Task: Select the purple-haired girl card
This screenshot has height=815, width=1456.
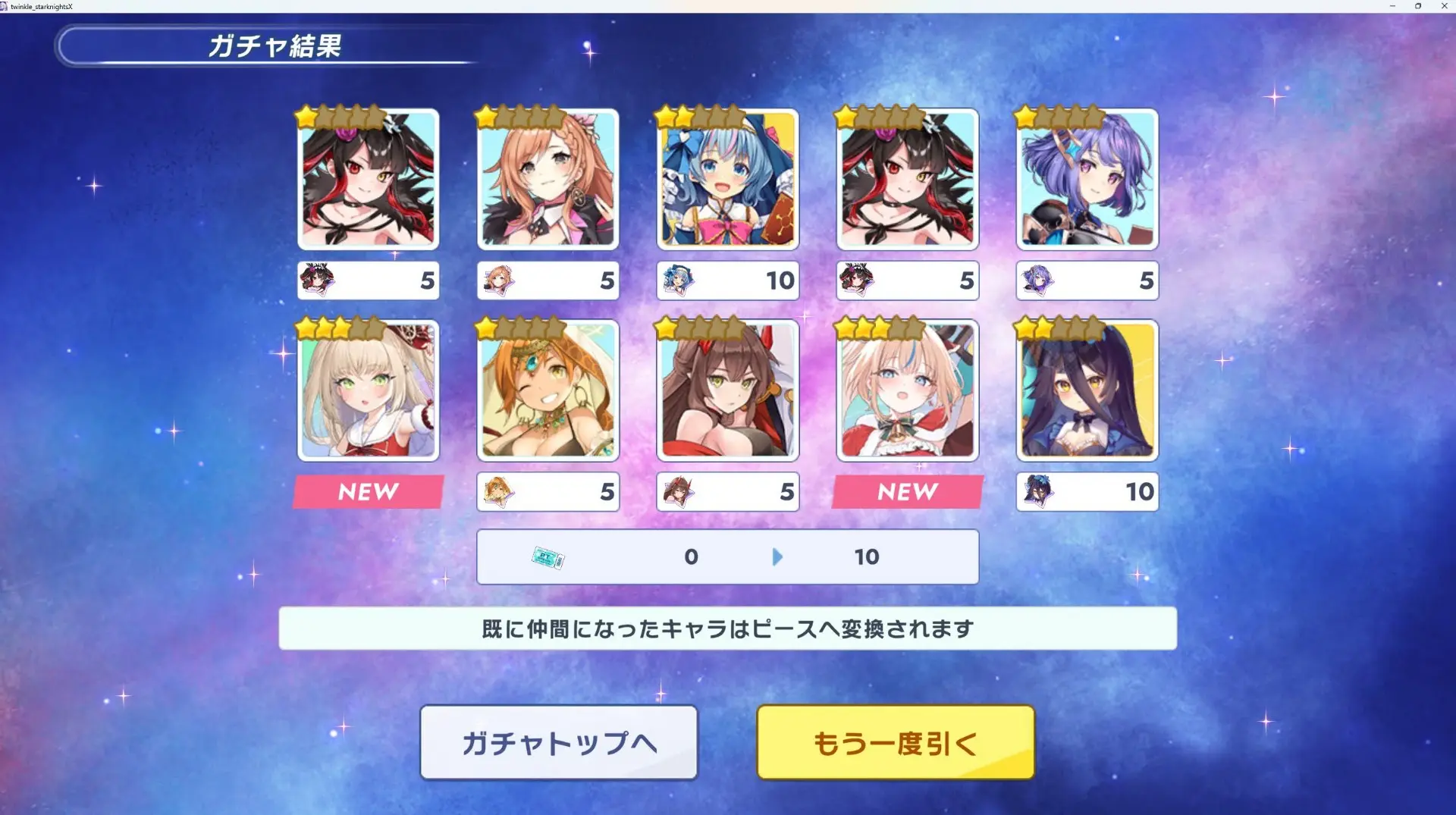Action: point(1087,180)
